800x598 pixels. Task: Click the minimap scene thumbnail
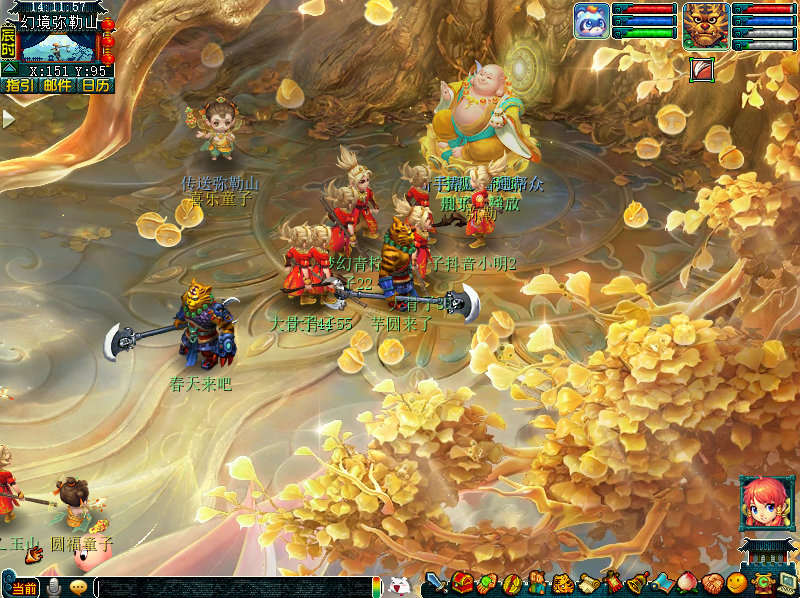pyautogui.click(x=58, y=46)
